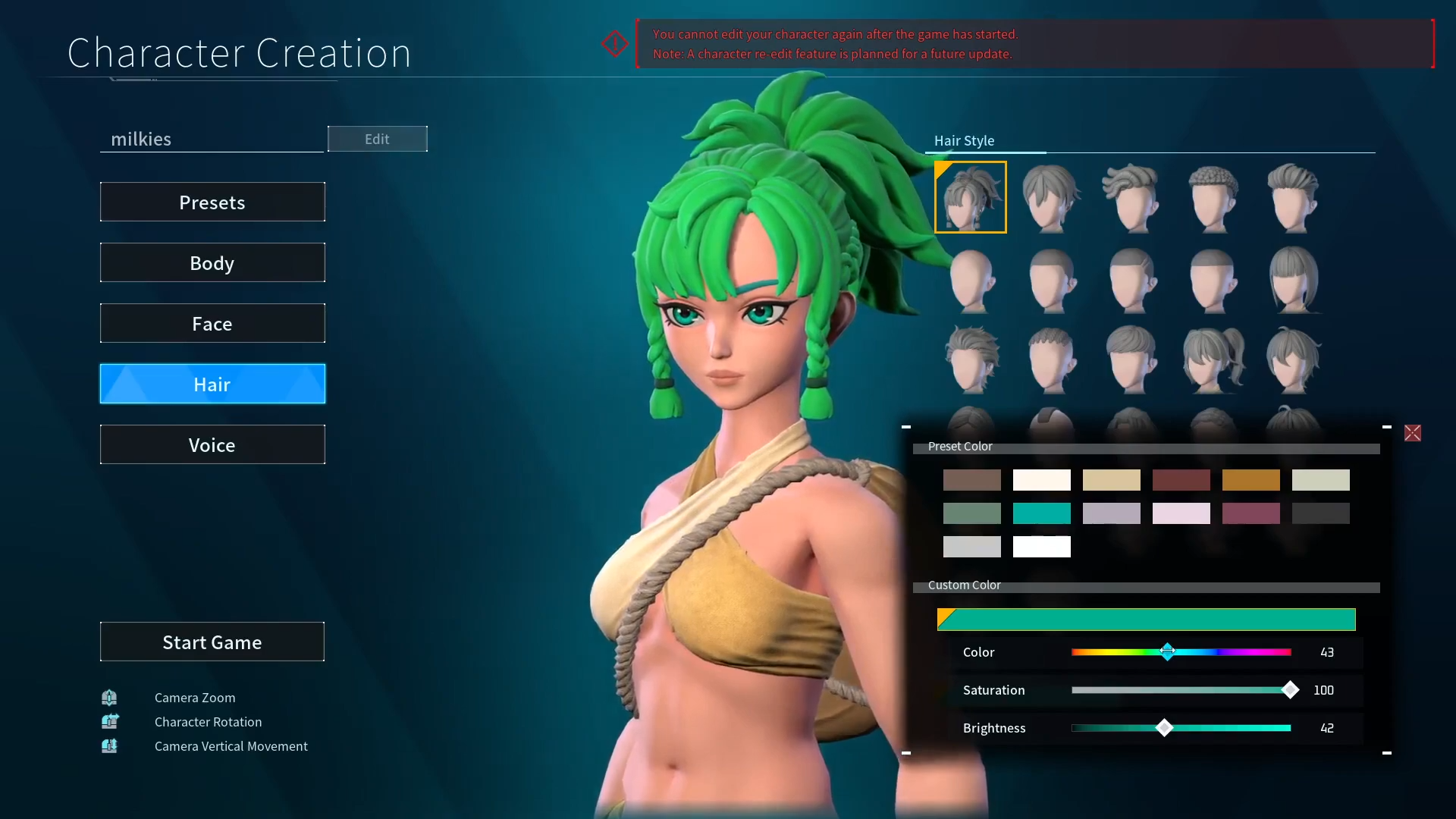The width and height of the screenshot is (1456, 819).
Task: Click the red warning diamond icon
Action: 614,43
